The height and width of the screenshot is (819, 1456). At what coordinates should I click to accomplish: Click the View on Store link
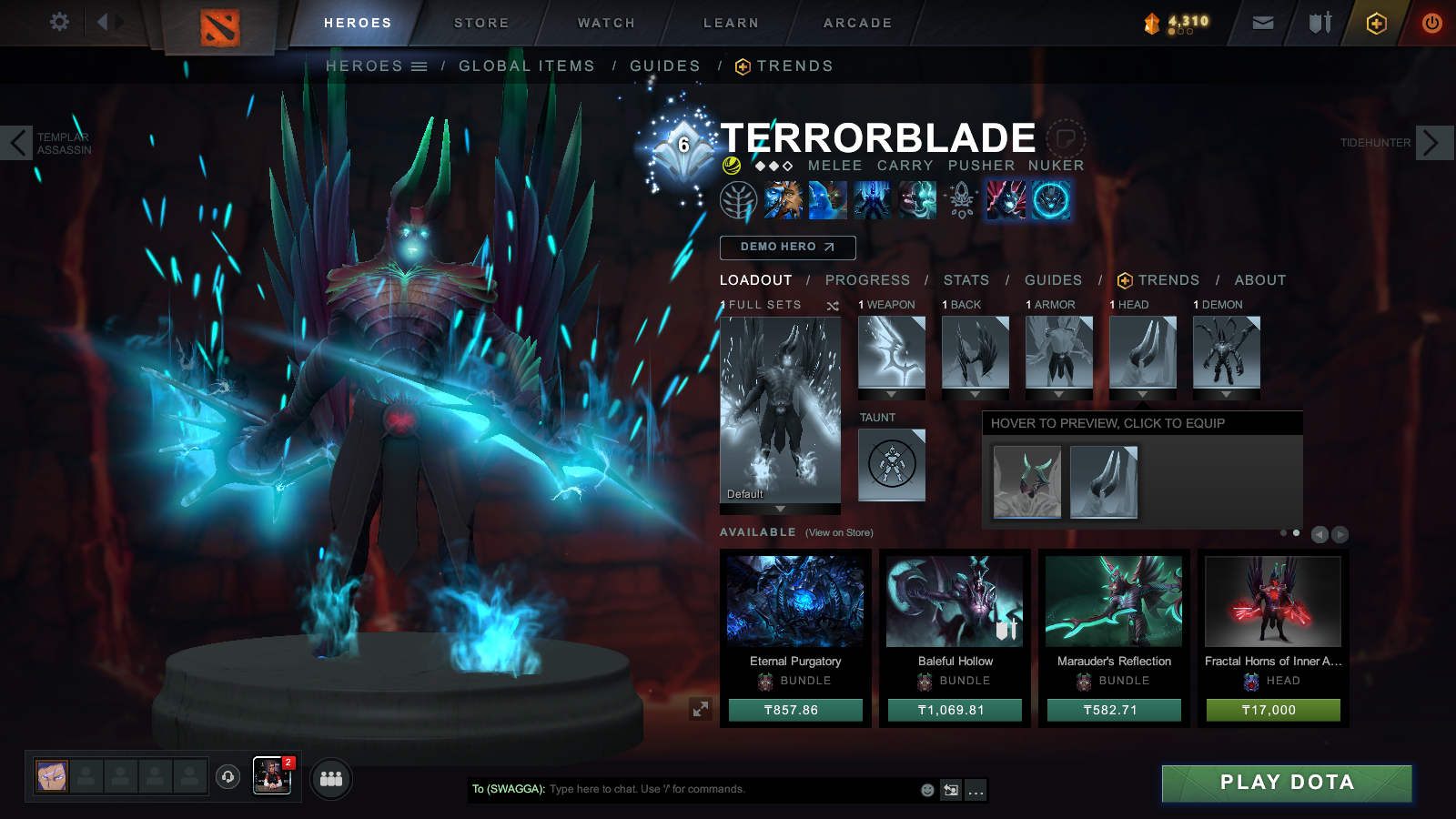(838, 532)
